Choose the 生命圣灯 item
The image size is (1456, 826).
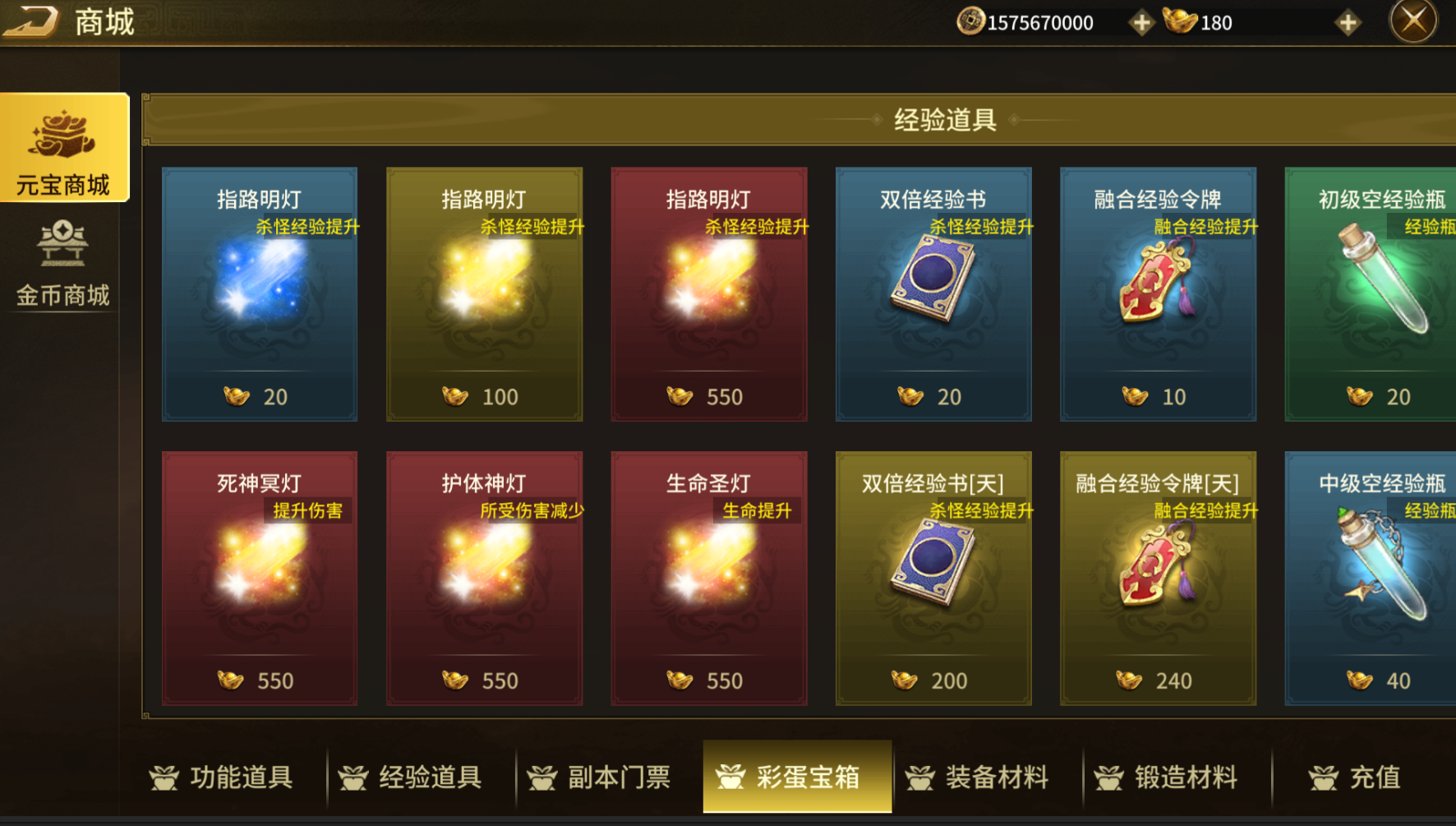708,578
